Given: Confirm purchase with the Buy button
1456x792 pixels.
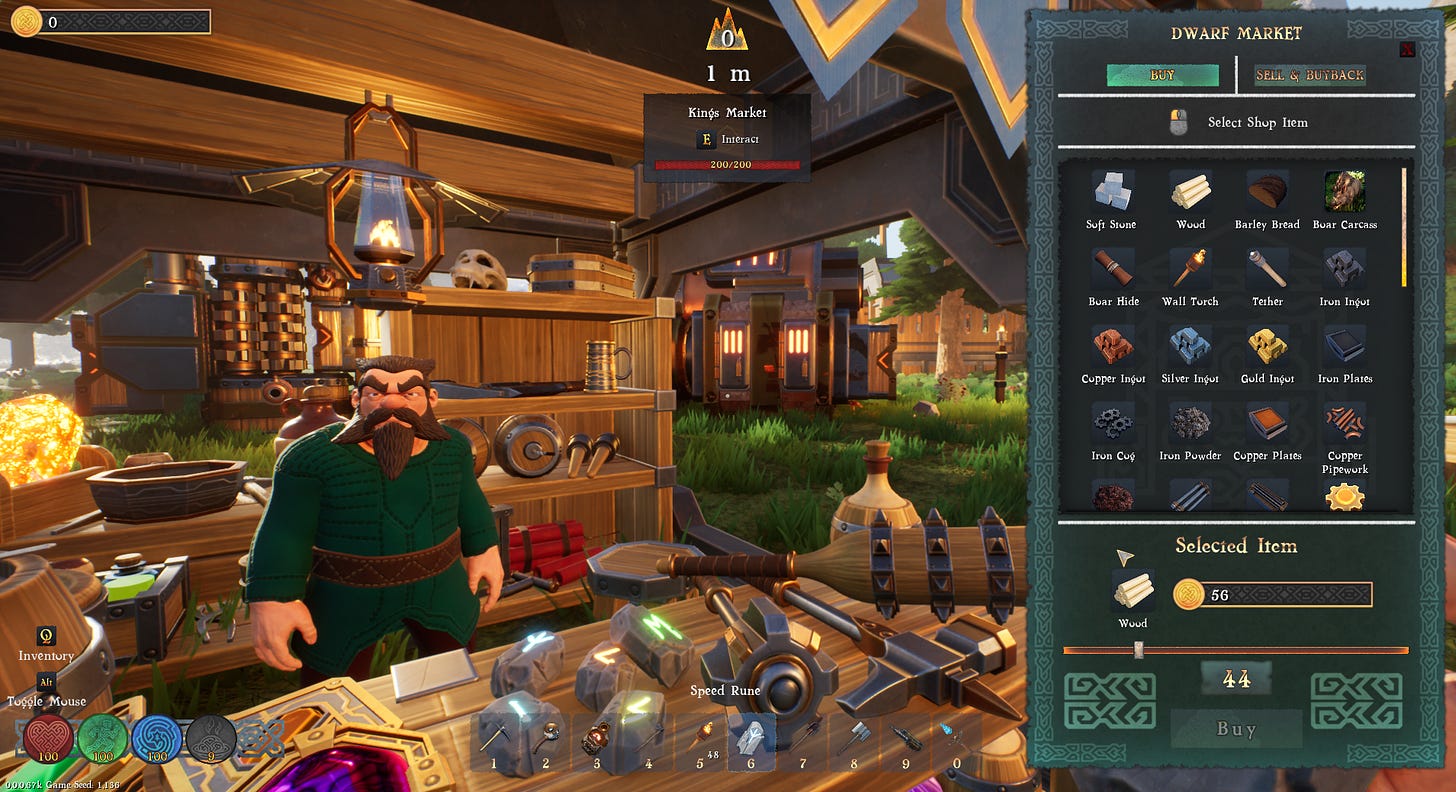Looking at the screenshot, I should click(1236, 729).
